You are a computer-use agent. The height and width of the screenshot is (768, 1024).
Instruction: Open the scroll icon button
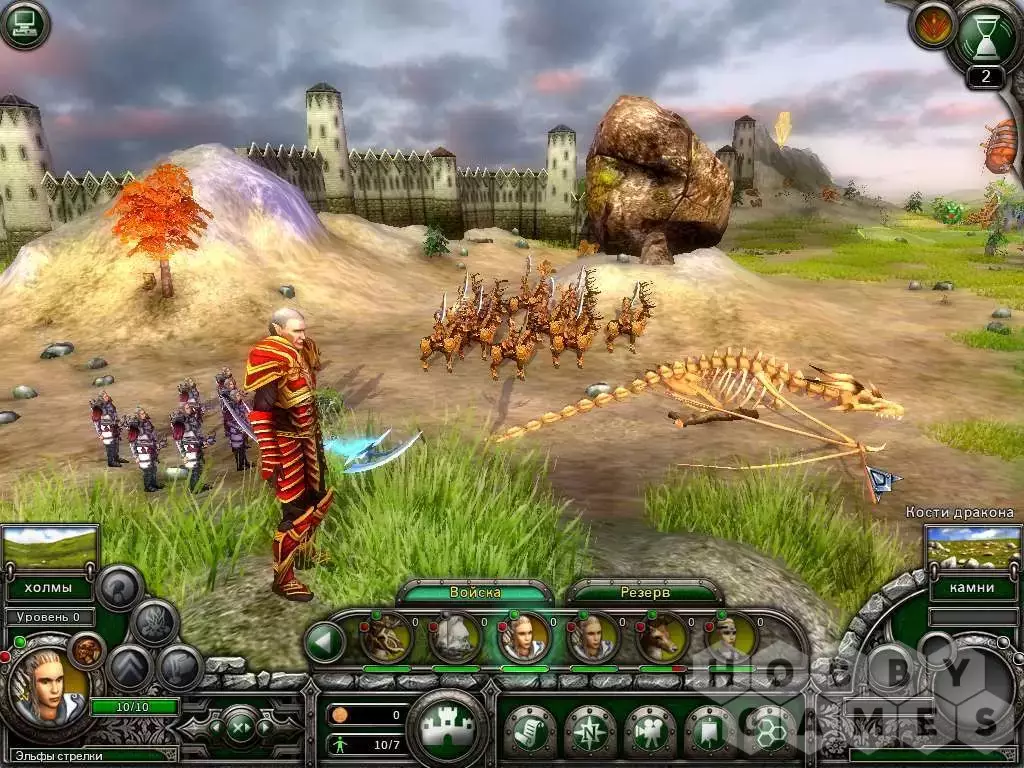coord(529,731)
